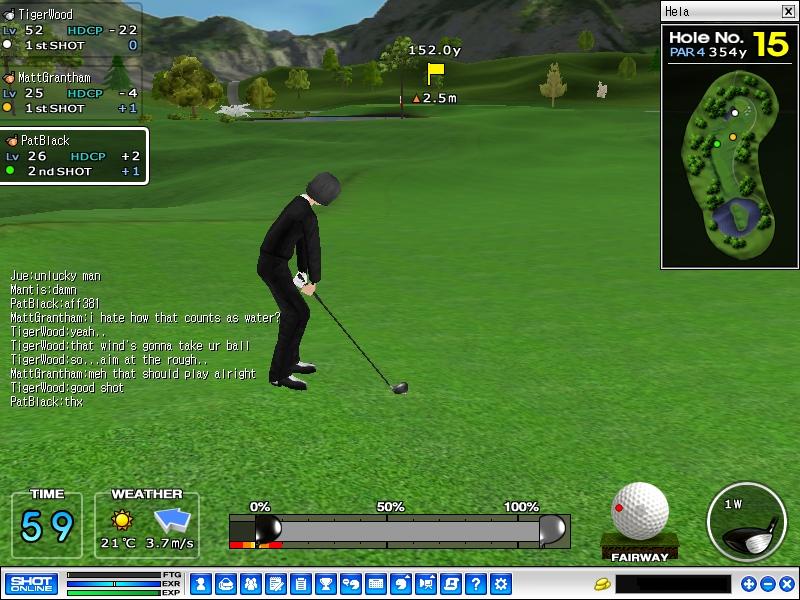The height and width of the screenshot is (600, 800).
Task: Open the calendar grid icon
Action: (376, 584)
